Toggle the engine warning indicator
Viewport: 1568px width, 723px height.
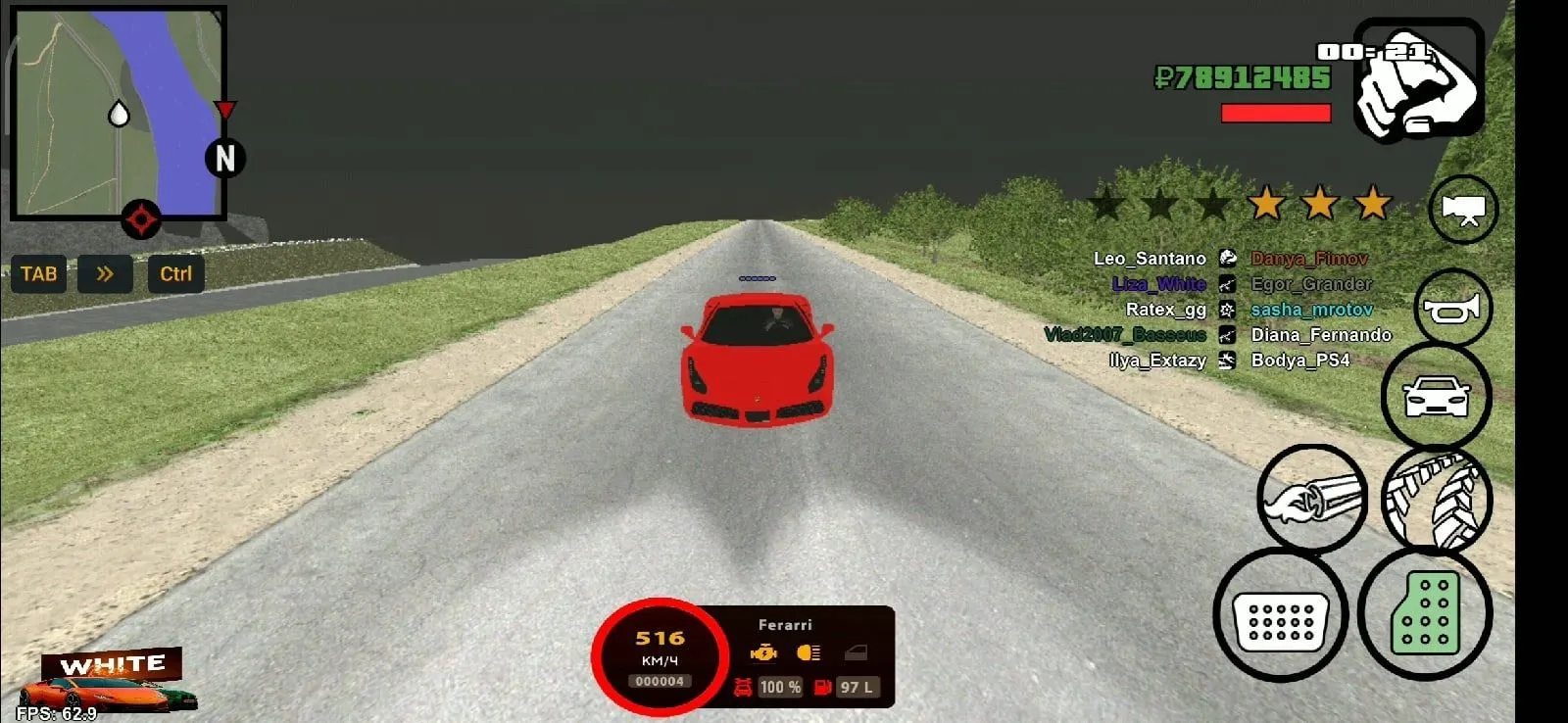[x=763, y=651]
